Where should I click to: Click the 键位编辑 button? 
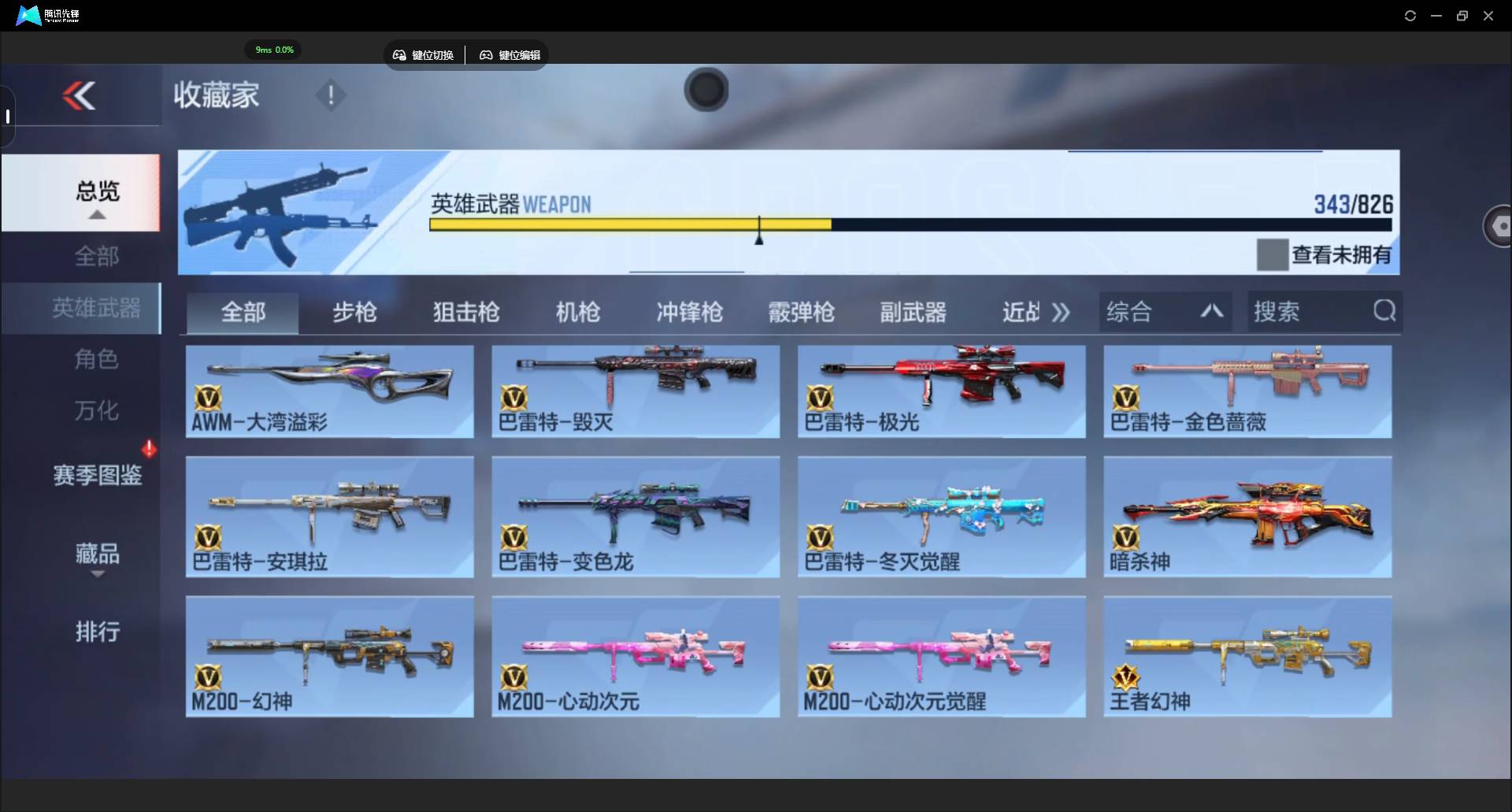[x=508, y=55]
